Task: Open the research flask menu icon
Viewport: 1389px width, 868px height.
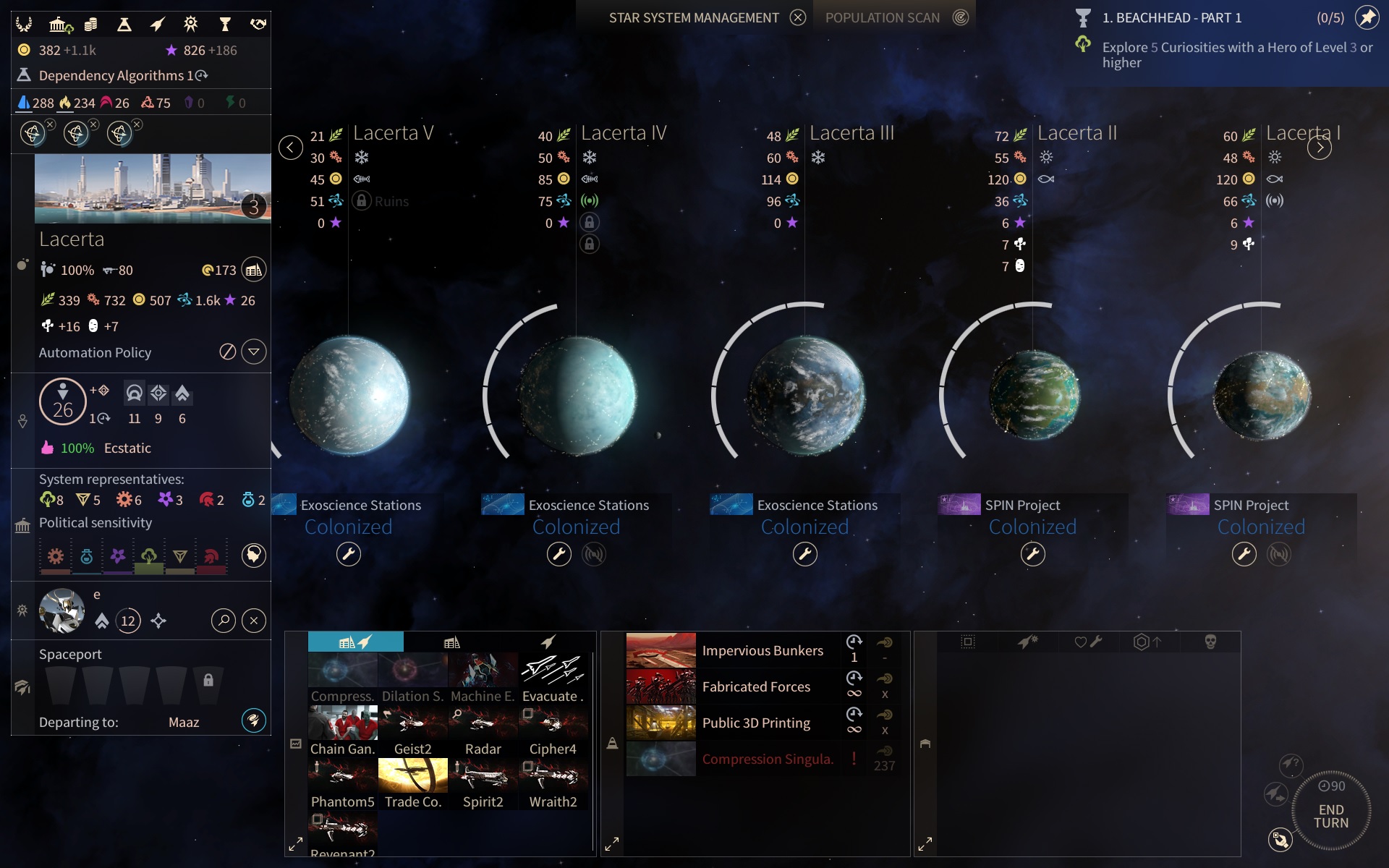Action: 124,25
